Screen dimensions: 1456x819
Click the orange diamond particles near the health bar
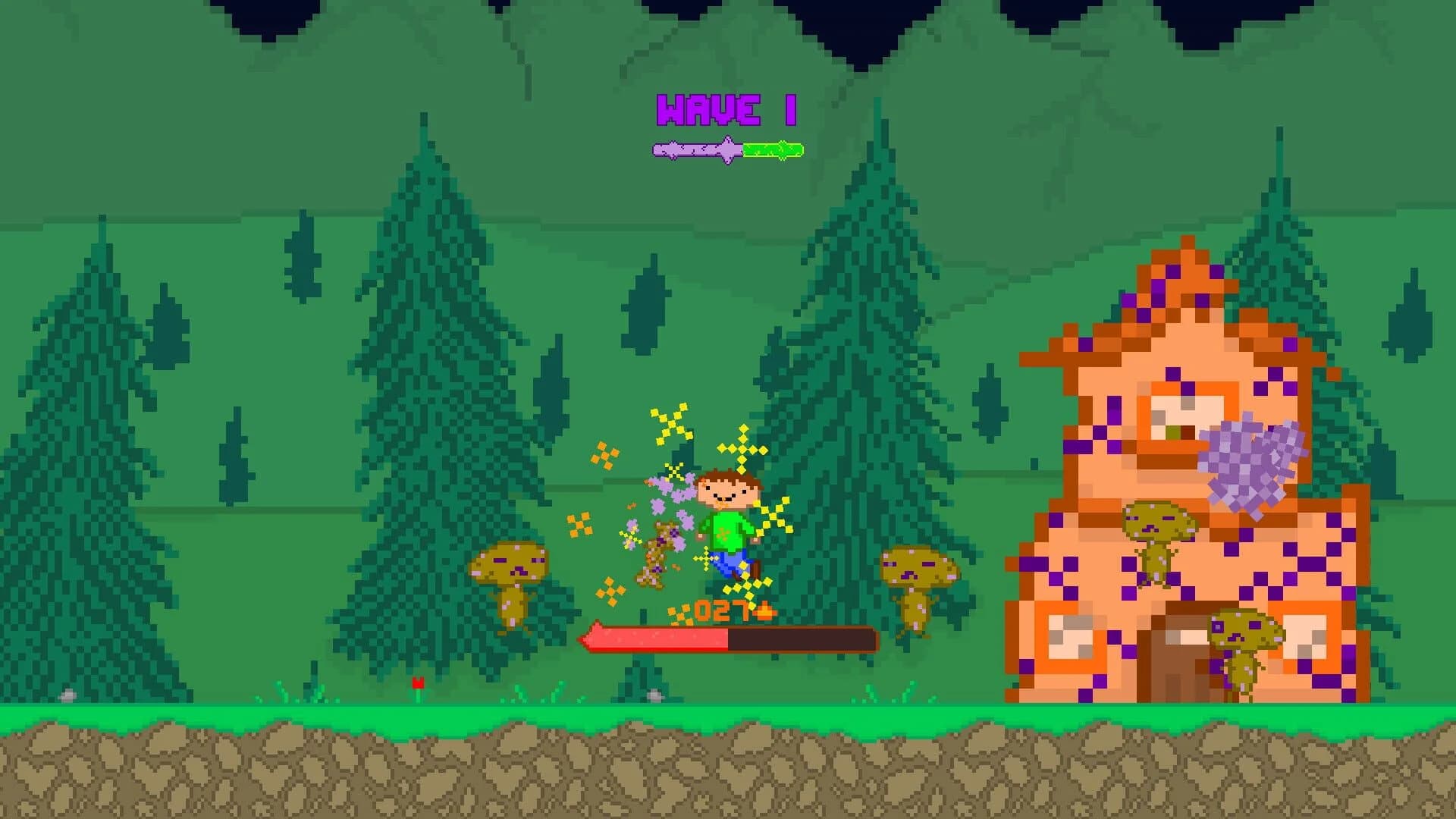click(x=681, y=613)
